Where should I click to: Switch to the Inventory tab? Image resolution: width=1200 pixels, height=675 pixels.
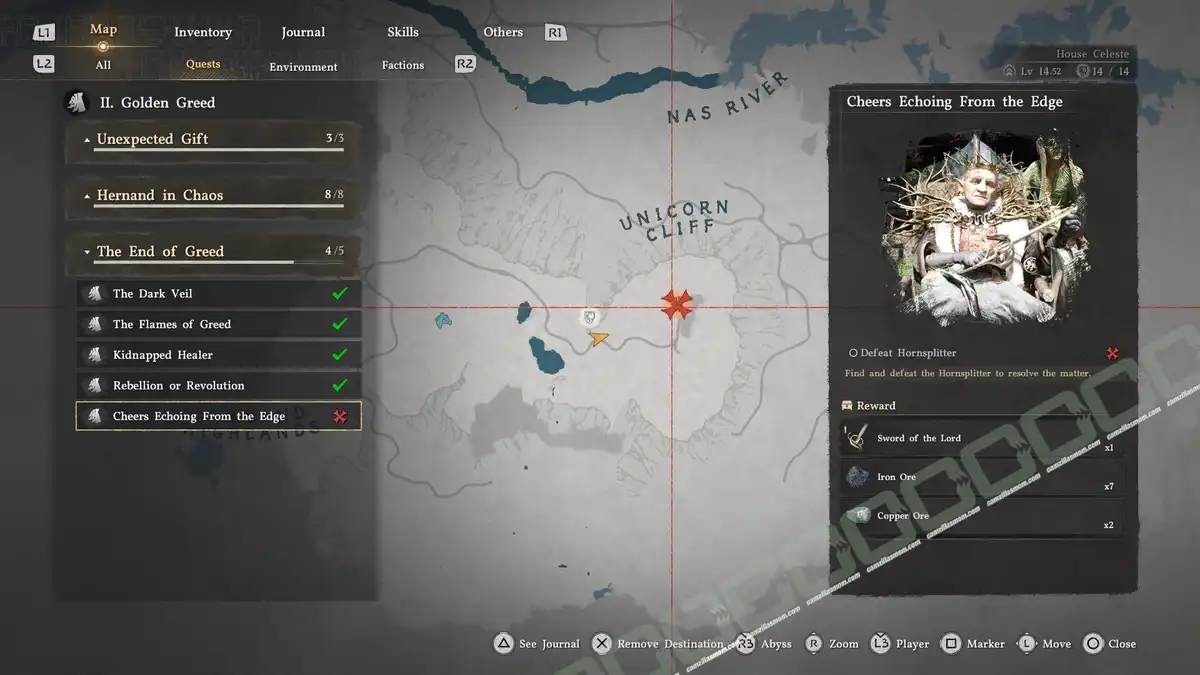coord(203,32)
